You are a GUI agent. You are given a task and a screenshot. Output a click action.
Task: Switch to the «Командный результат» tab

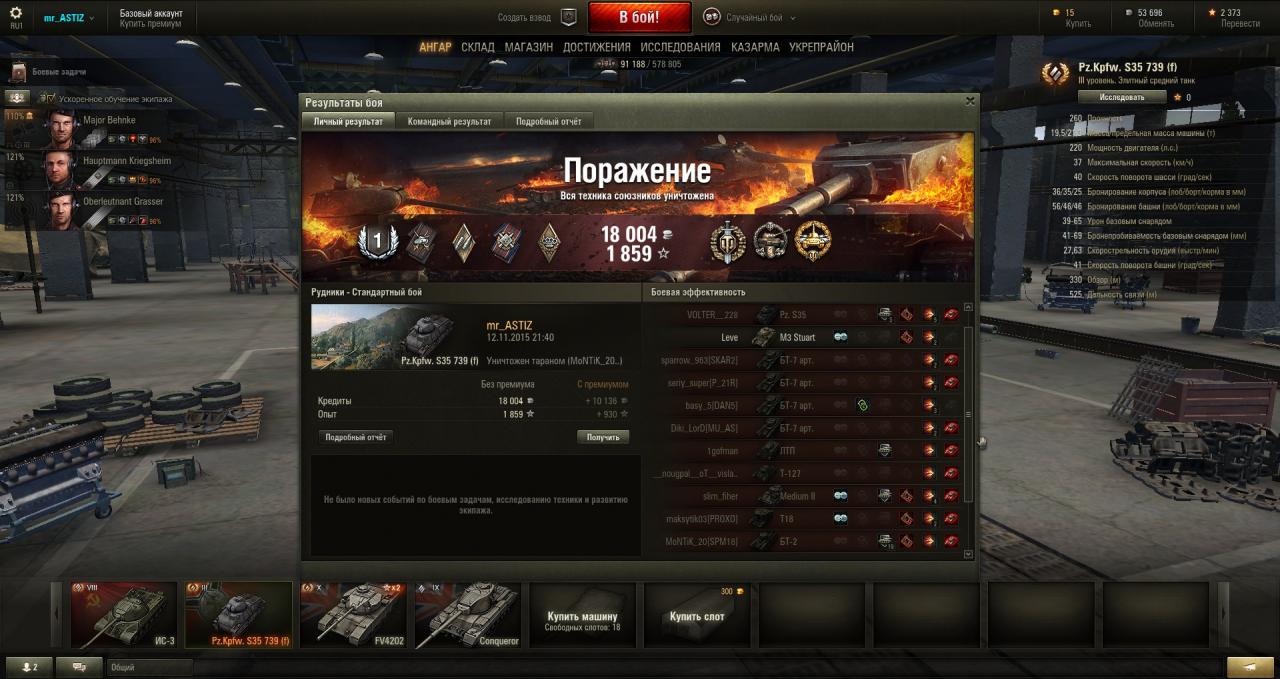tap(449, 121)
